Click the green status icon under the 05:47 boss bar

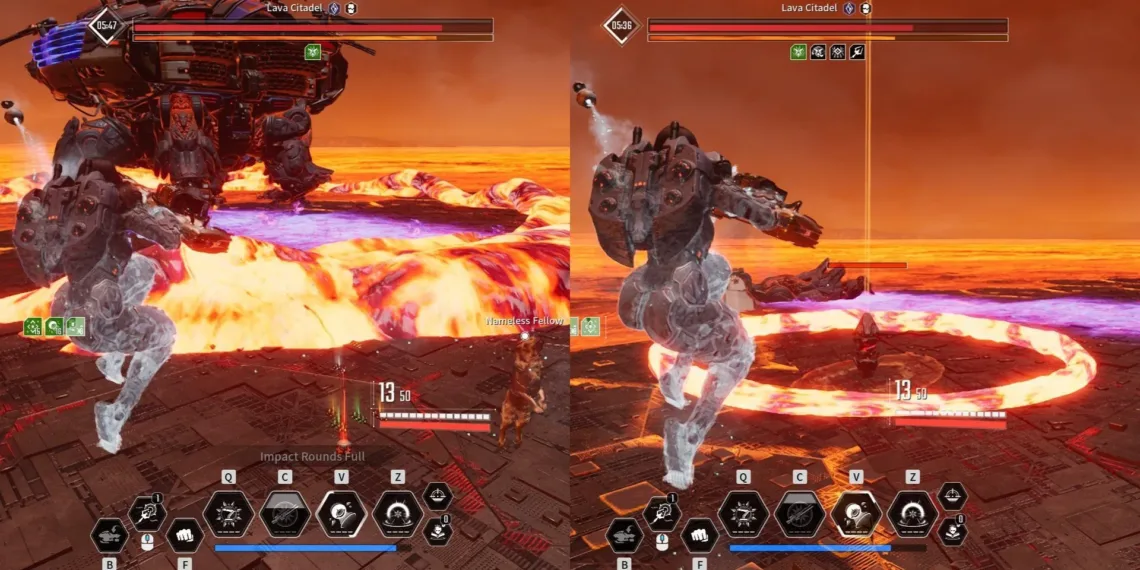(x=313, y=52)
